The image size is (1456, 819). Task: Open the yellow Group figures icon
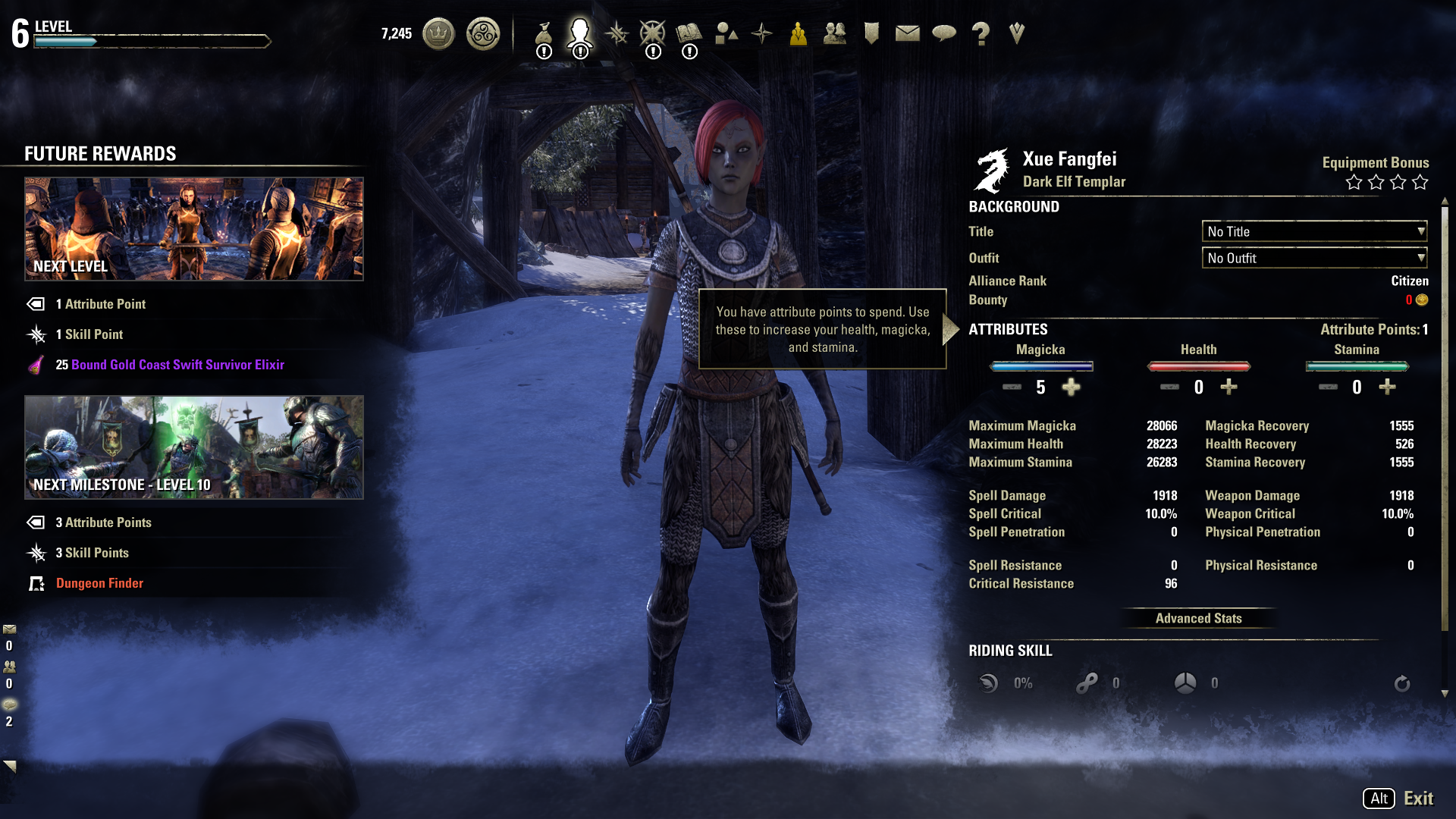(798, 33)
